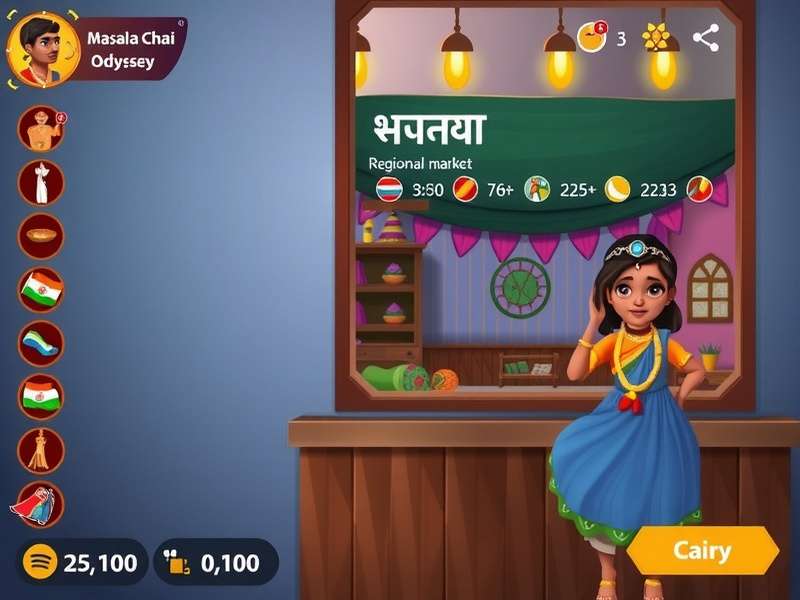Open the 0,100 currency balance
The width and height of the screenshot is (800, 600).
tap(215, 562)
